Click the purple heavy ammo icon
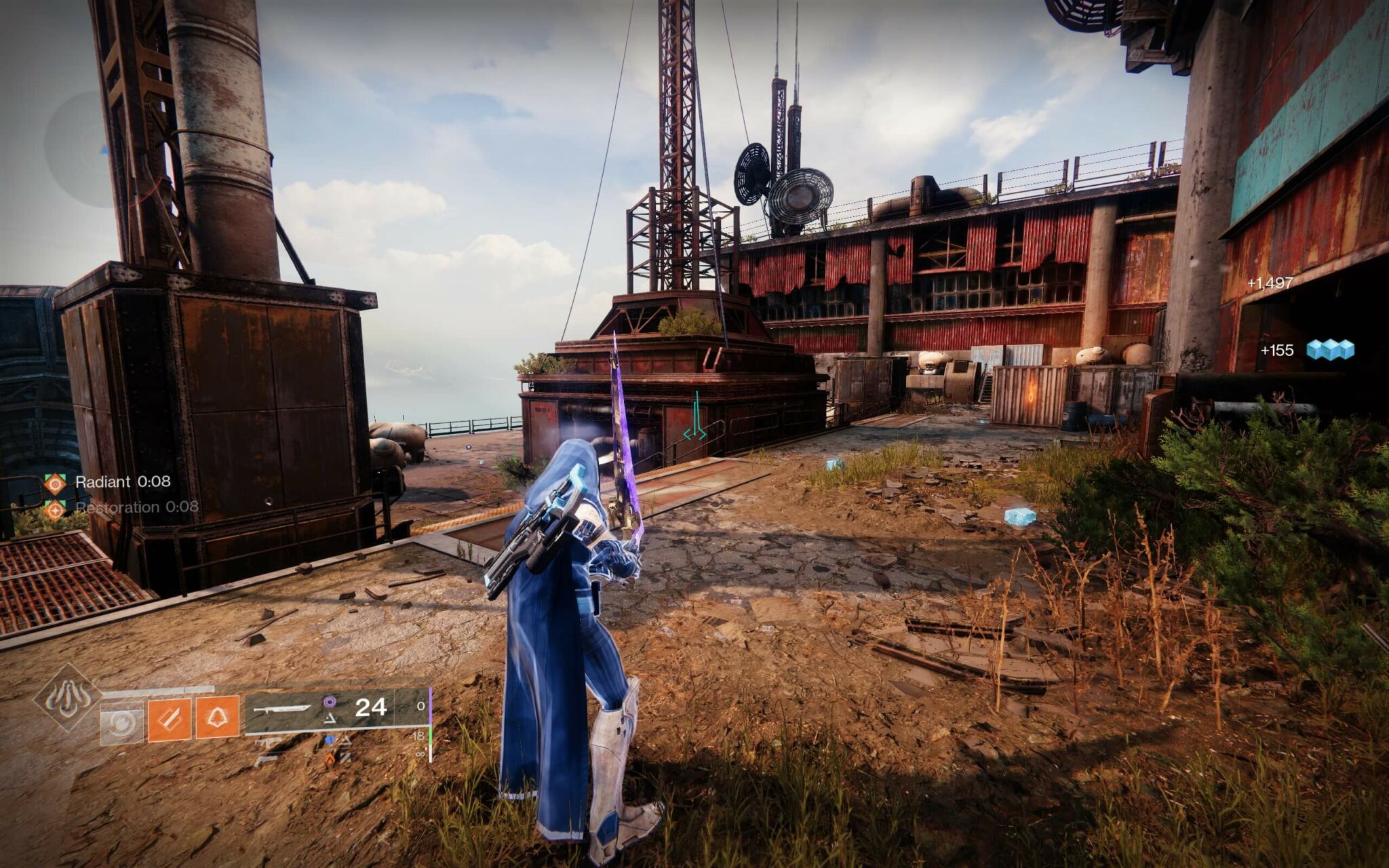Image resolution: width=1389 pixels, height=868 pixels. pyautogui.click(x=329, y=701)
